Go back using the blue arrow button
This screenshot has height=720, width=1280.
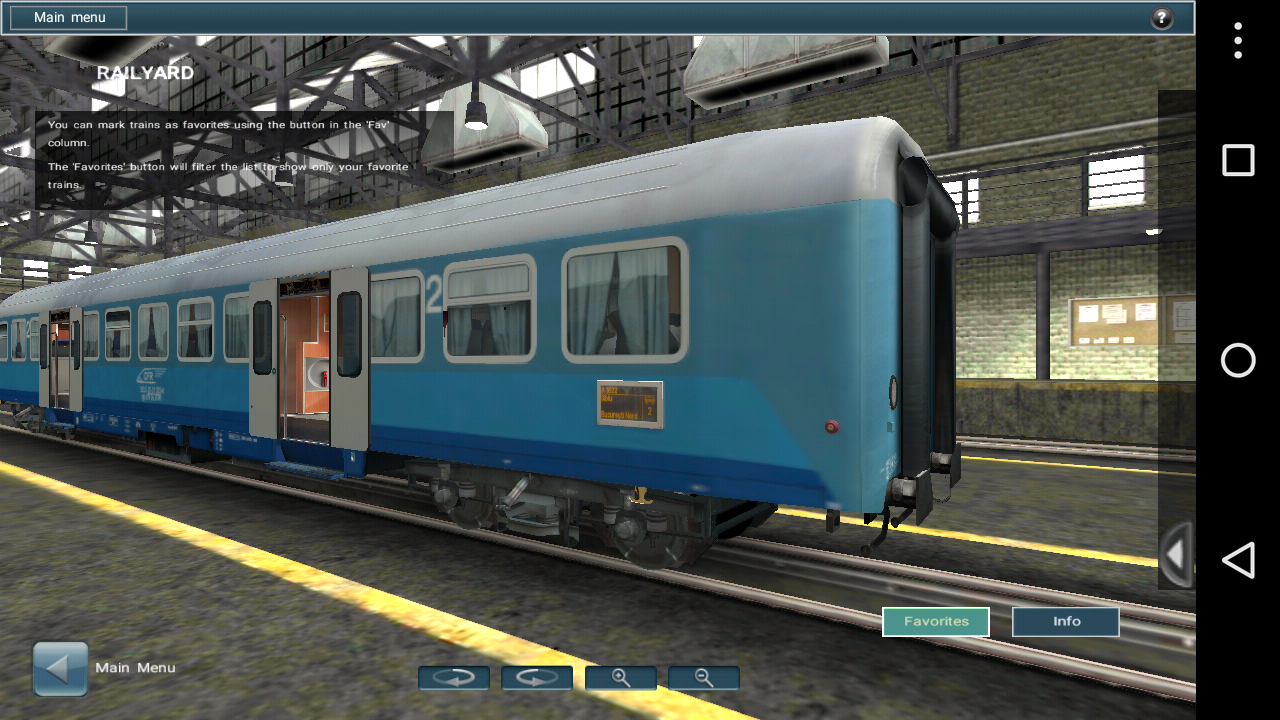61,668
